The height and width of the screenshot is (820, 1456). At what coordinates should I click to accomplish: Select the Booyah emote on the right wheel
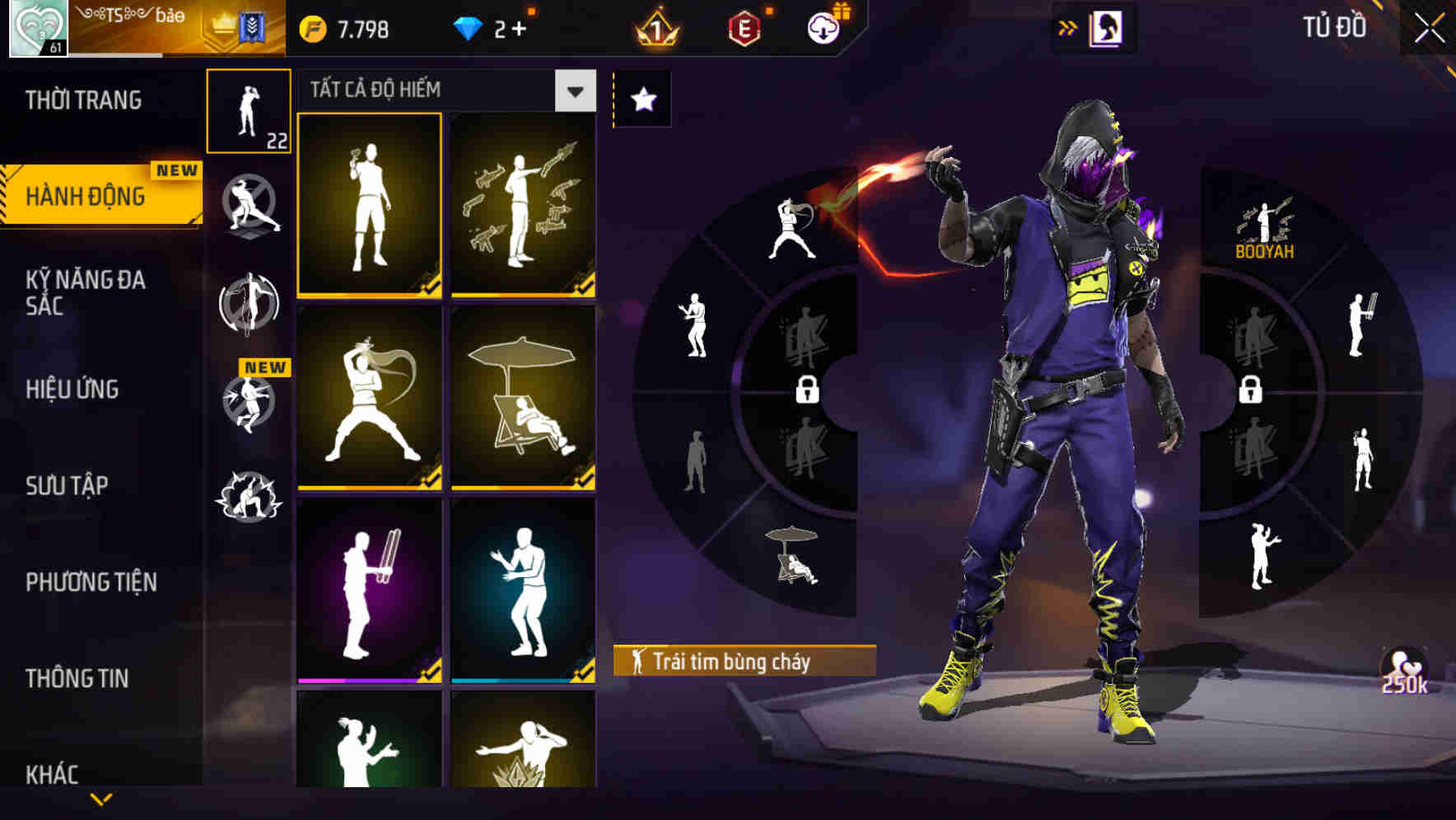pyautogui.click(x=1266, y=222)
